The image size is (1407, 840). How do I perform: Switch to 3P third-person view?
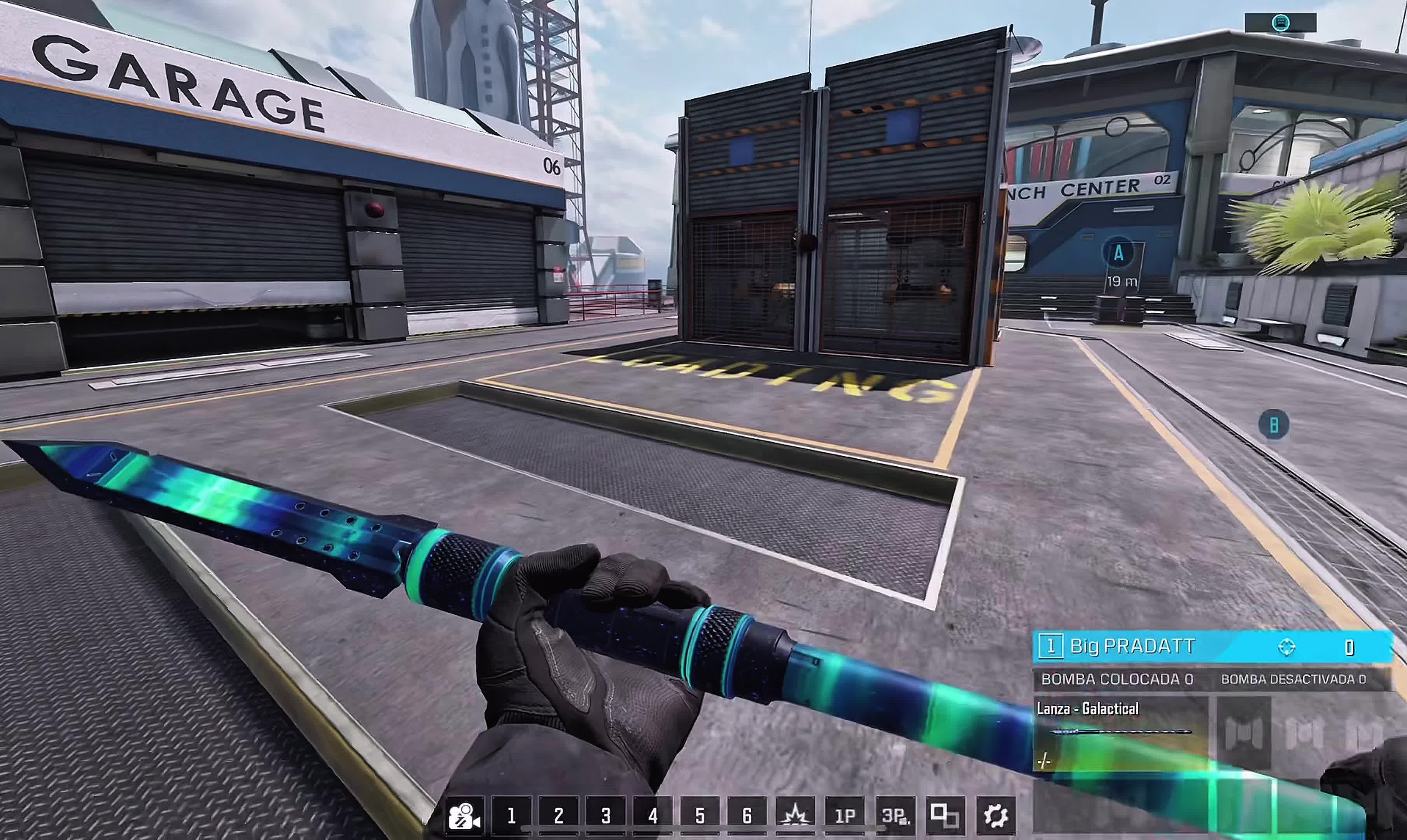coord(895,815)
